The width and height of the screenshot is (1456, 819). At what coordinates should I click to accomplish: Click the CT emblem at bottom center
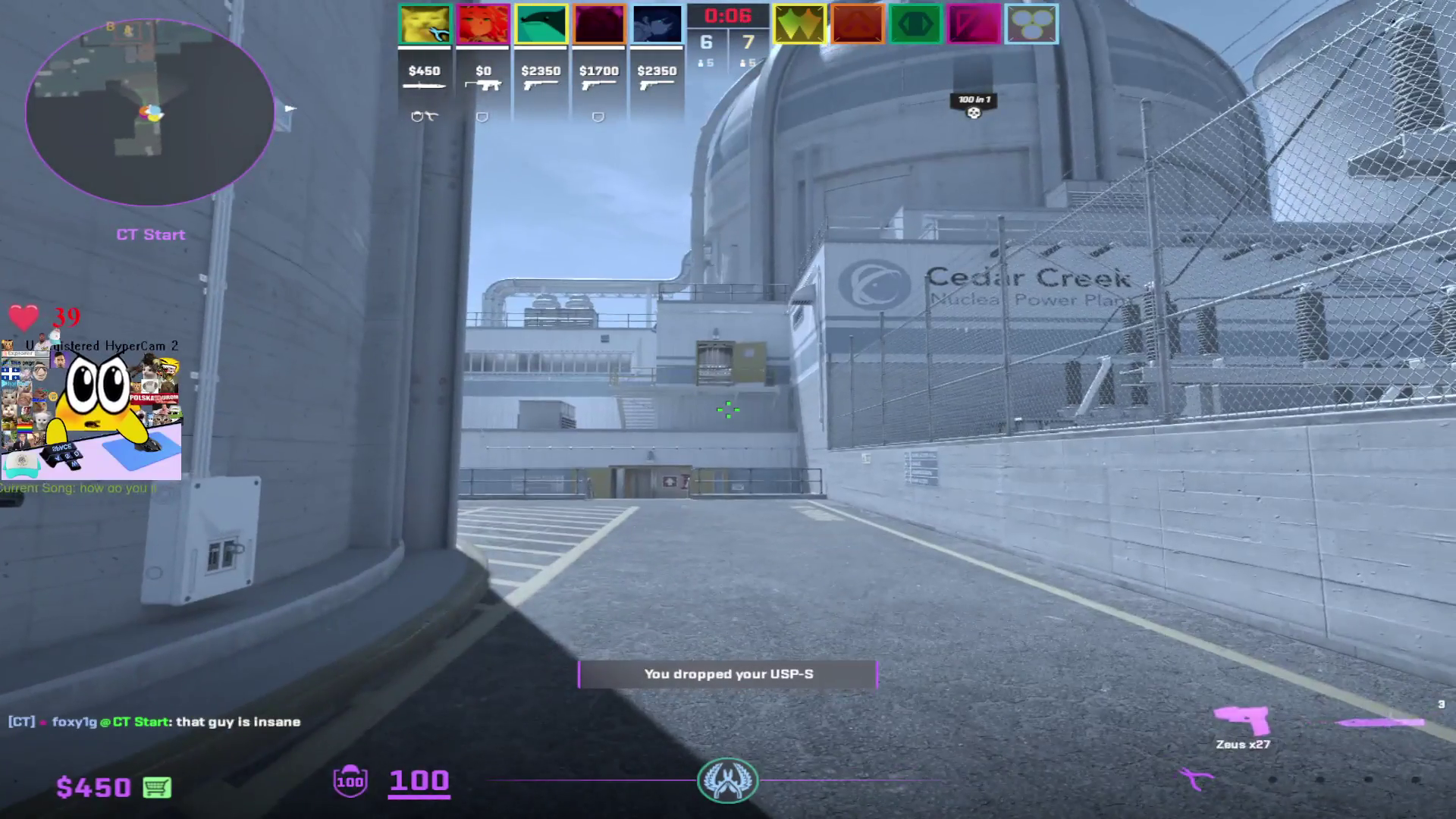click(x=727, y=780)
